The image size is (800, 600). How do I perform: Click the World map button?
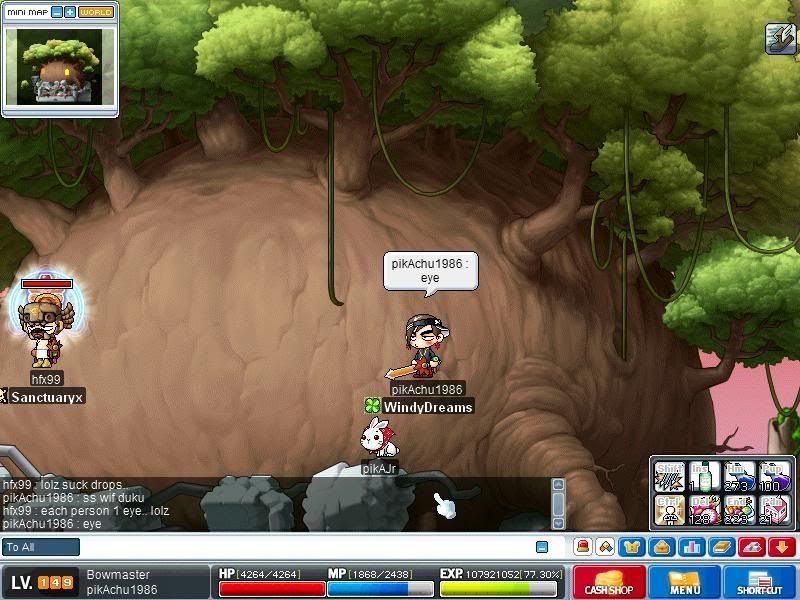coord(97,12)
